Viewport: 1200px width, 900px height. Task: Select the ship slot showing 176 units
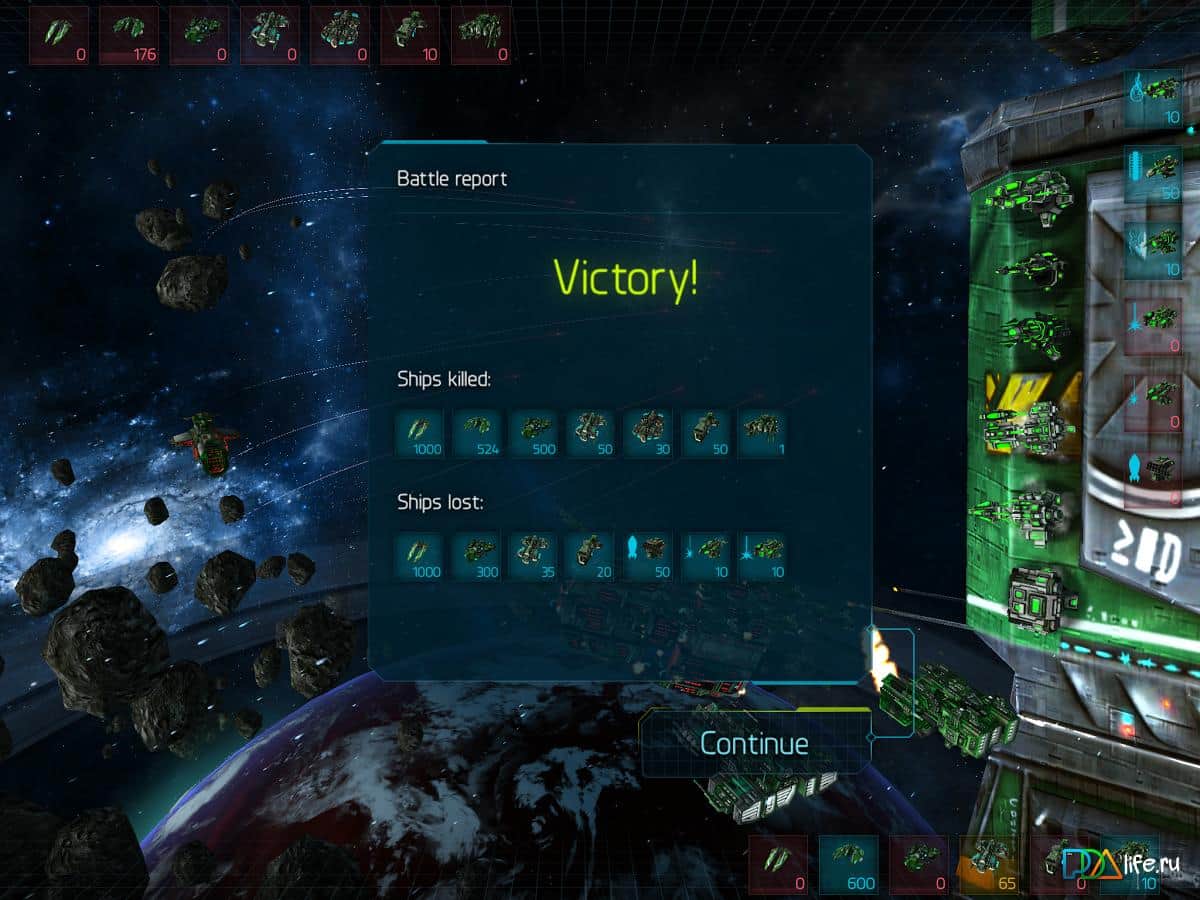tap(129, 35)
